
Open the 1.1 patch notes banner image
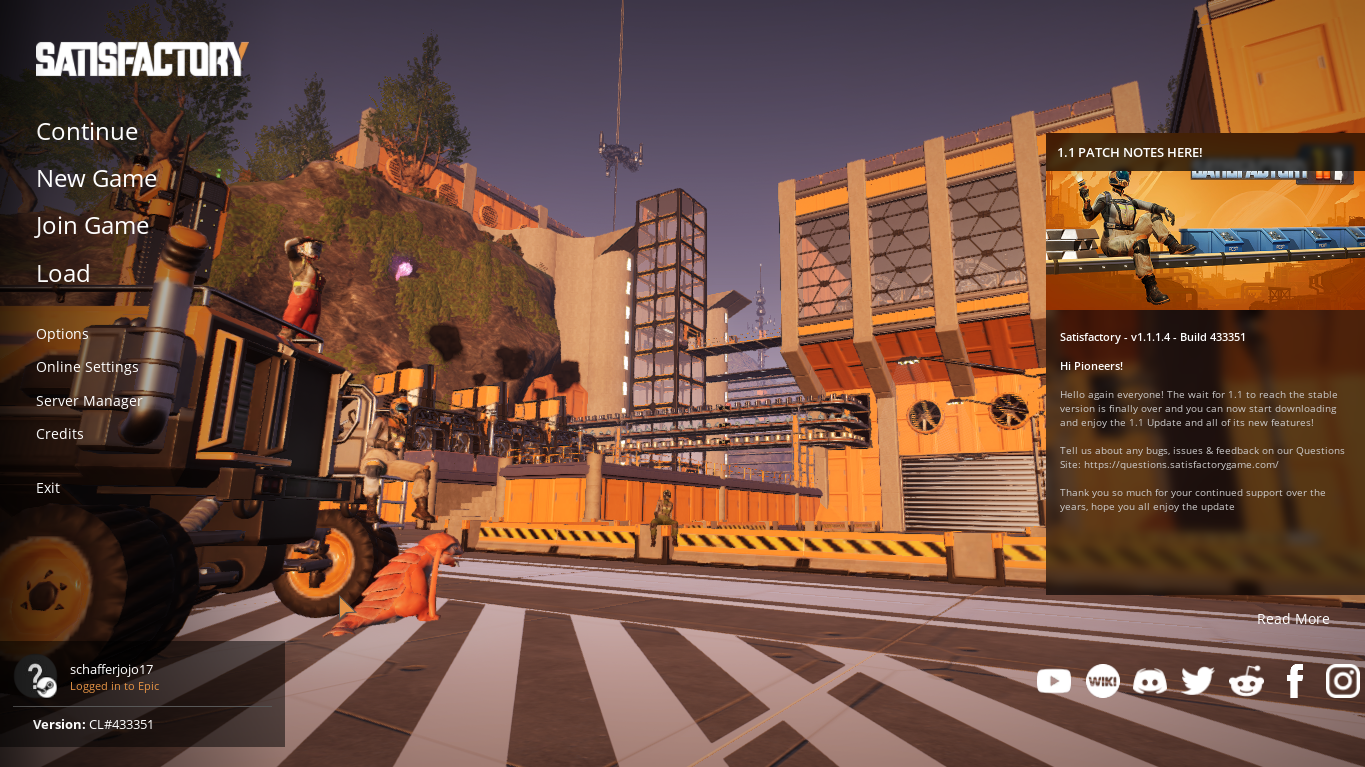(x=1205, y=240)
